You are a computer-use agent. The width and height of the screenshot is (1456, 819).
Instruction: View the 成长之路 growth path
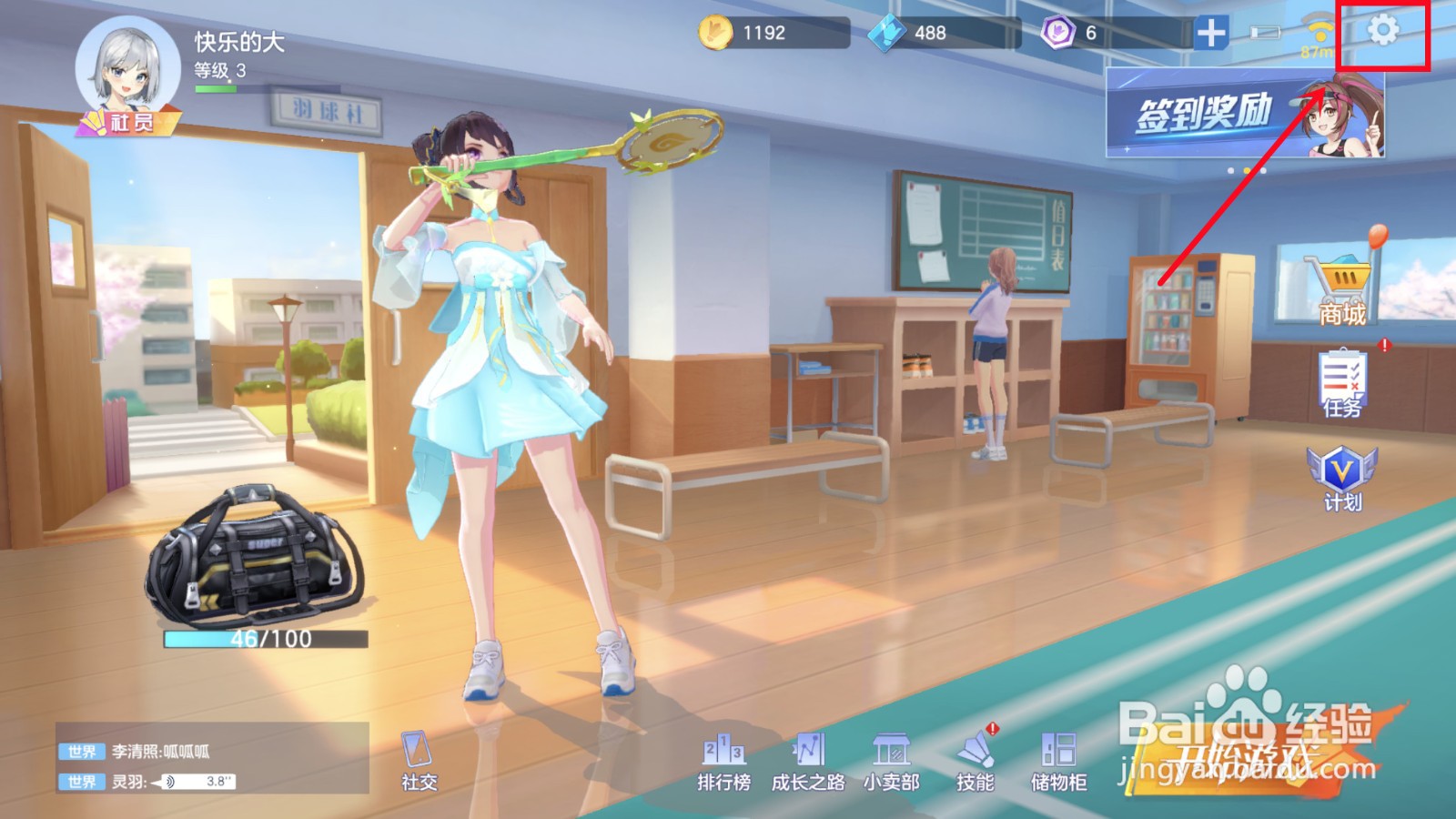tap(807, 761)
